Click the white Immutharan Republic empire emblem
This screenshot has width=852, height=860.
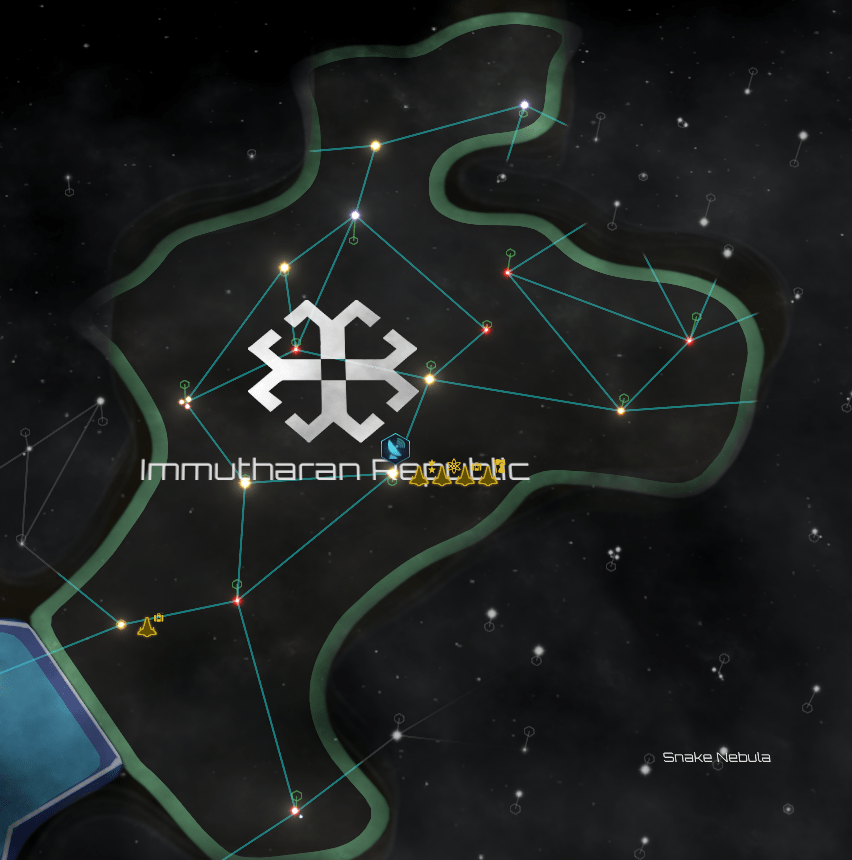click(332, 370)
